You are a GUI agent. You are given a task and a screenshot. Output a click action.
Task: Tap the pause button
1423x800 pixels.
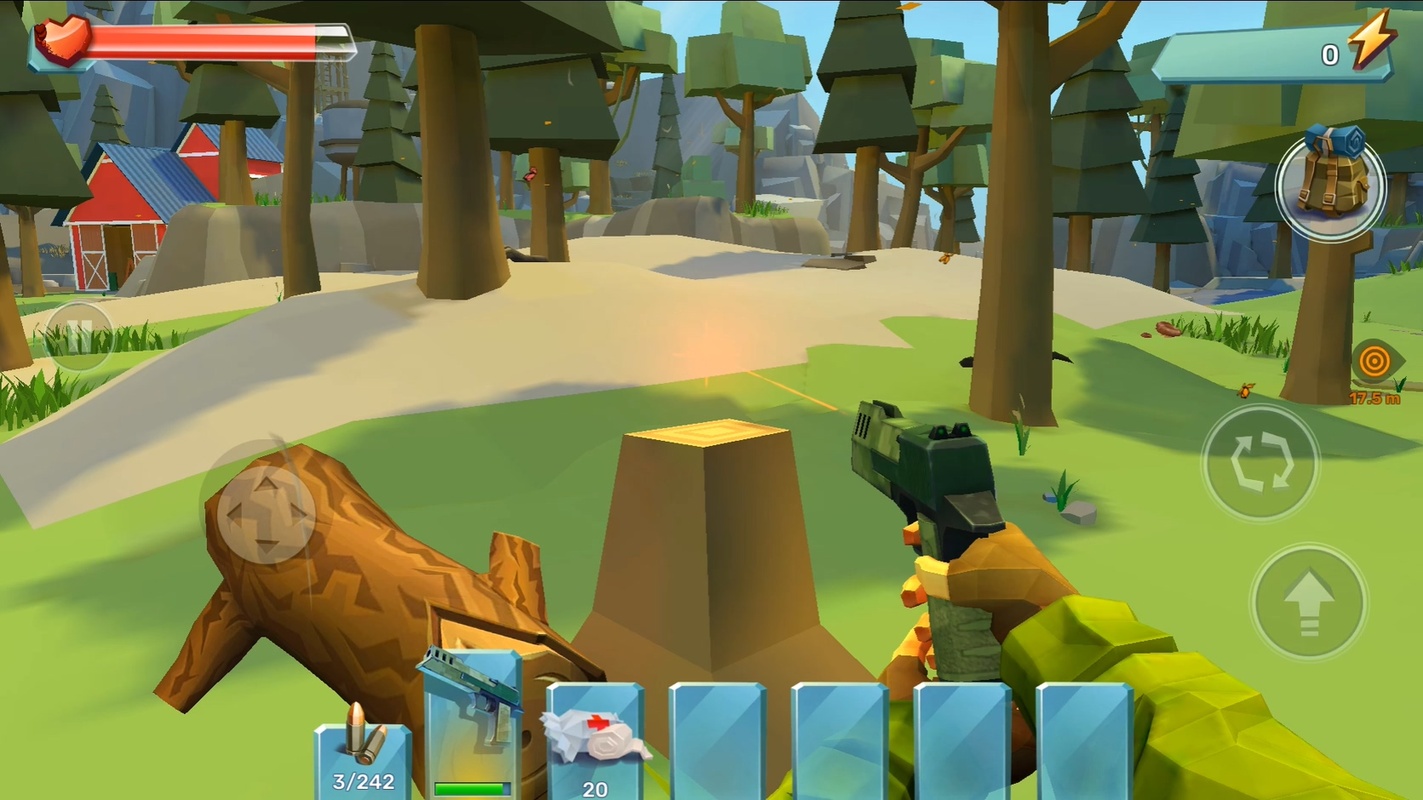pos(79,335)
